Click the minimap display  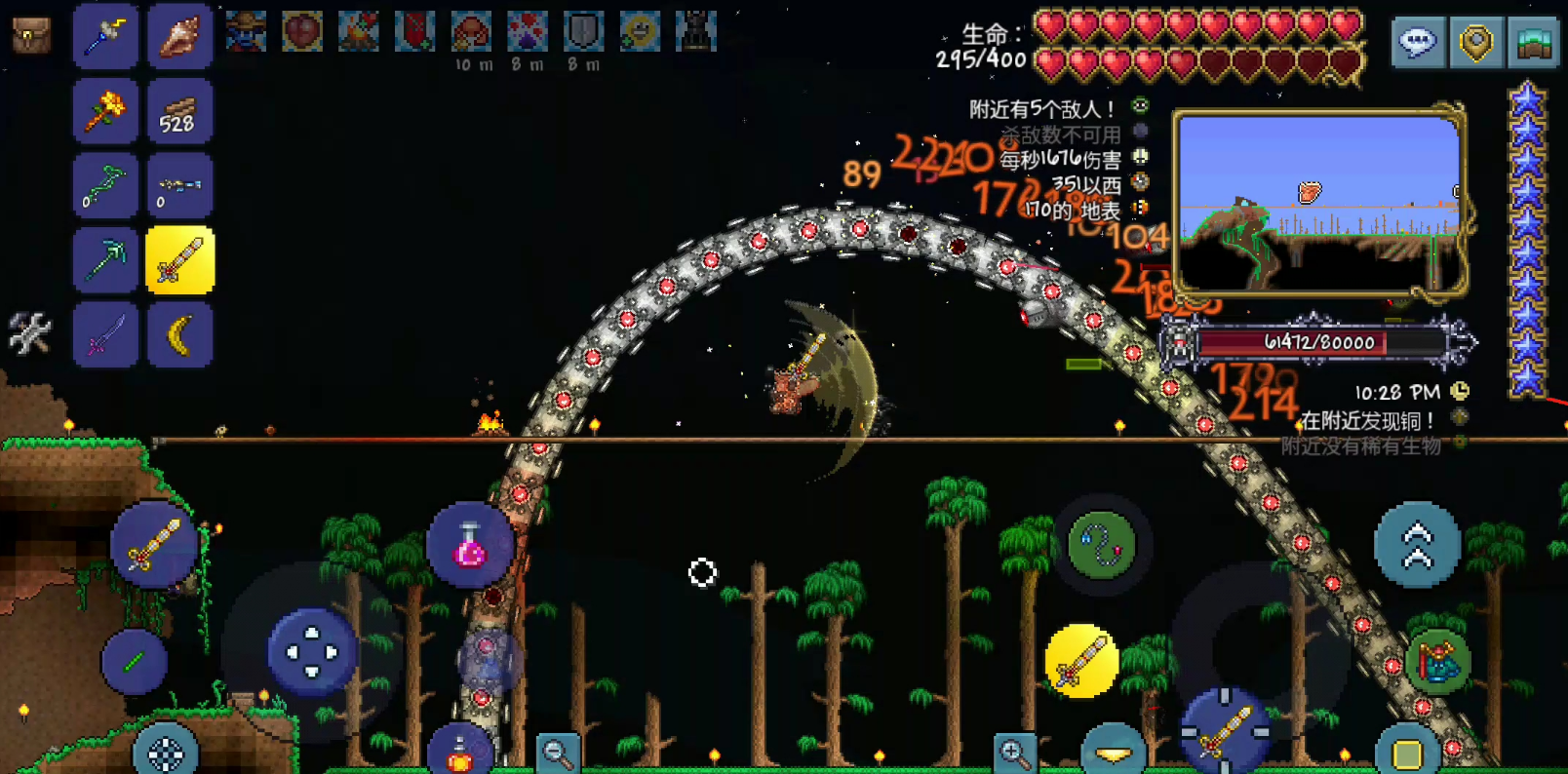(1319, 202)
